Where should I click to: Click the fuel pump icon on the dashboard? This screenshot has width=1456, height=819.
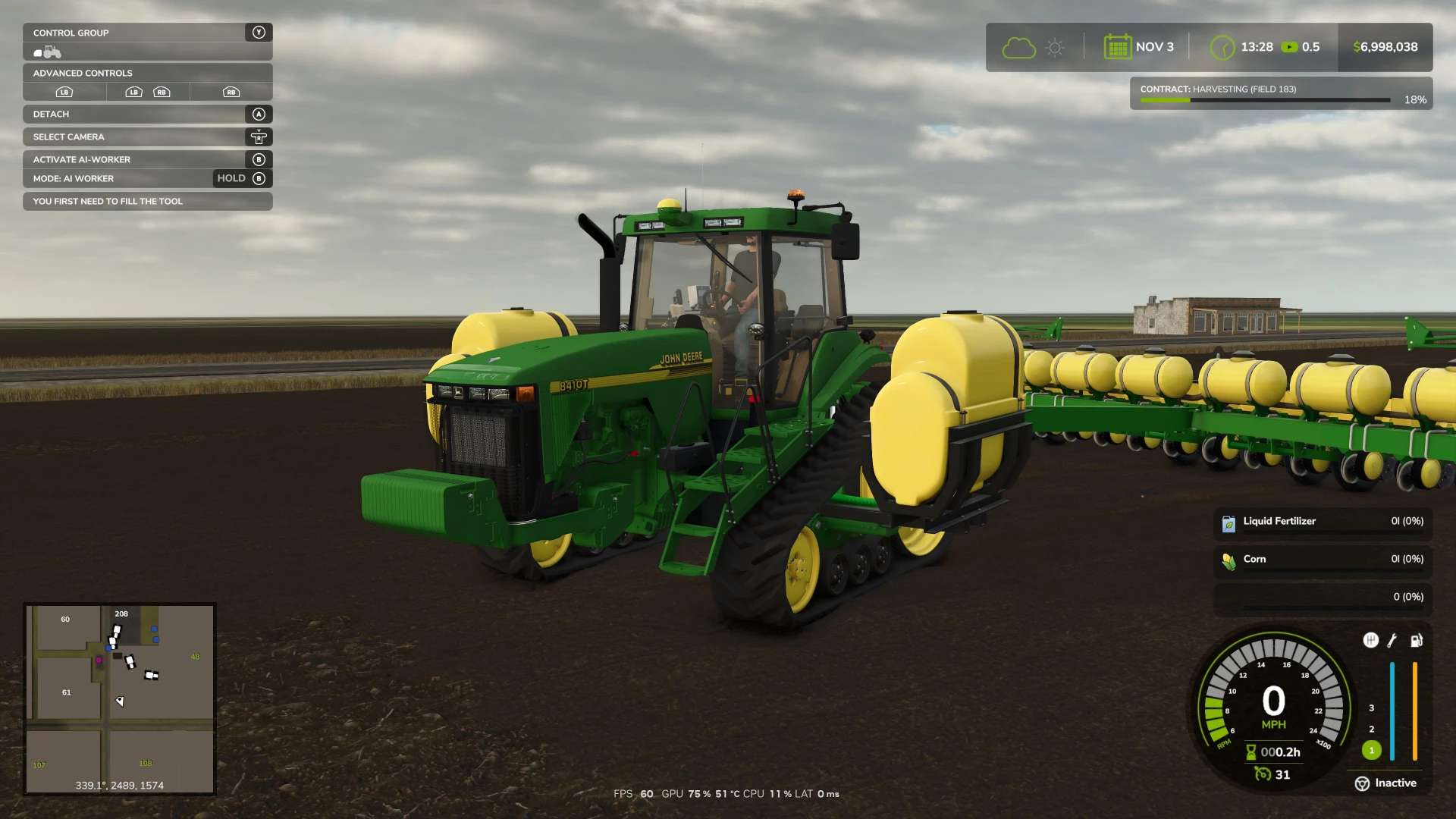point(1417,641)
